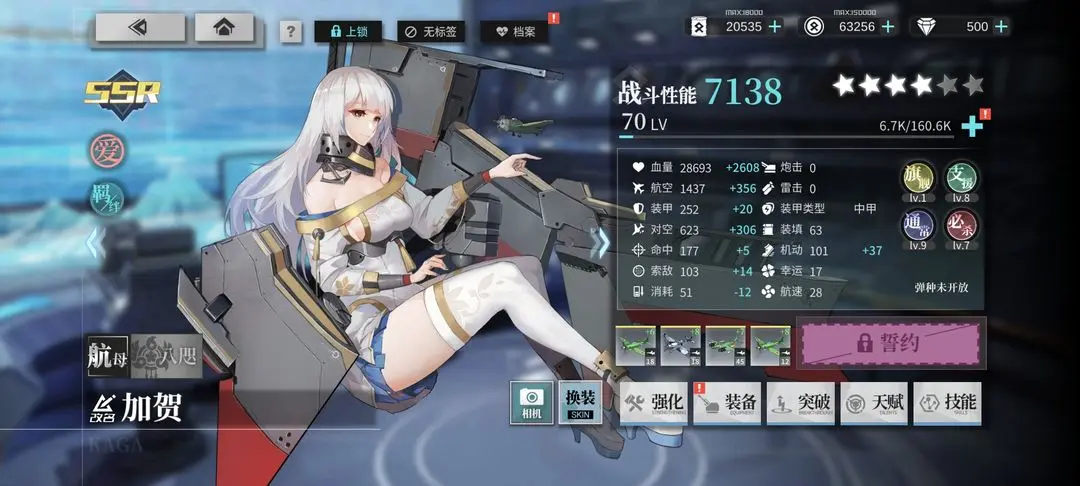Open the question mark help button
The image size is (1080, 486).
click(x=290, y=32)
